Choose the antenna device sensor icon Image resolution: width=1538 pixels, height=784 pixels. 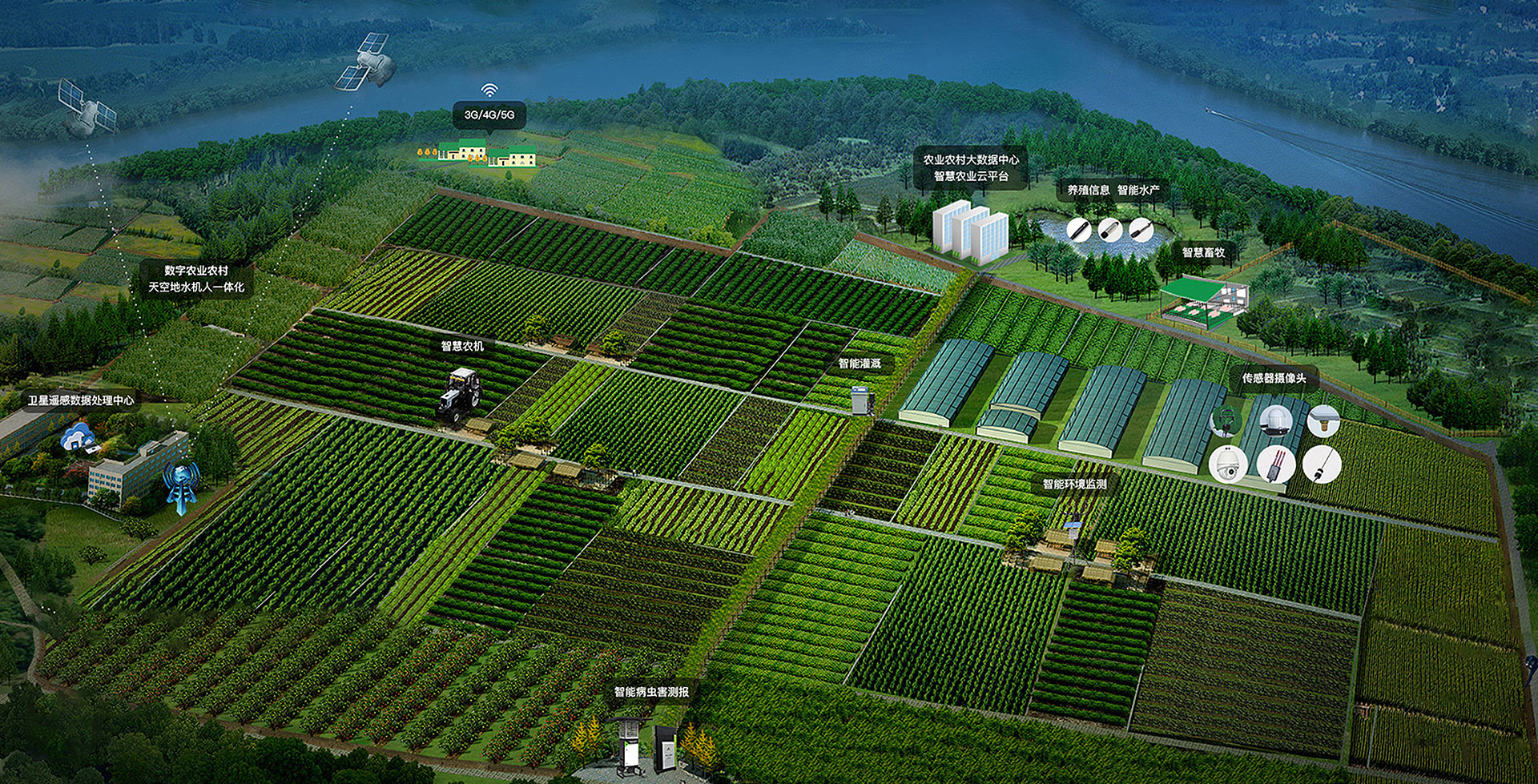pyautogui.click(x=1275, y=464)
